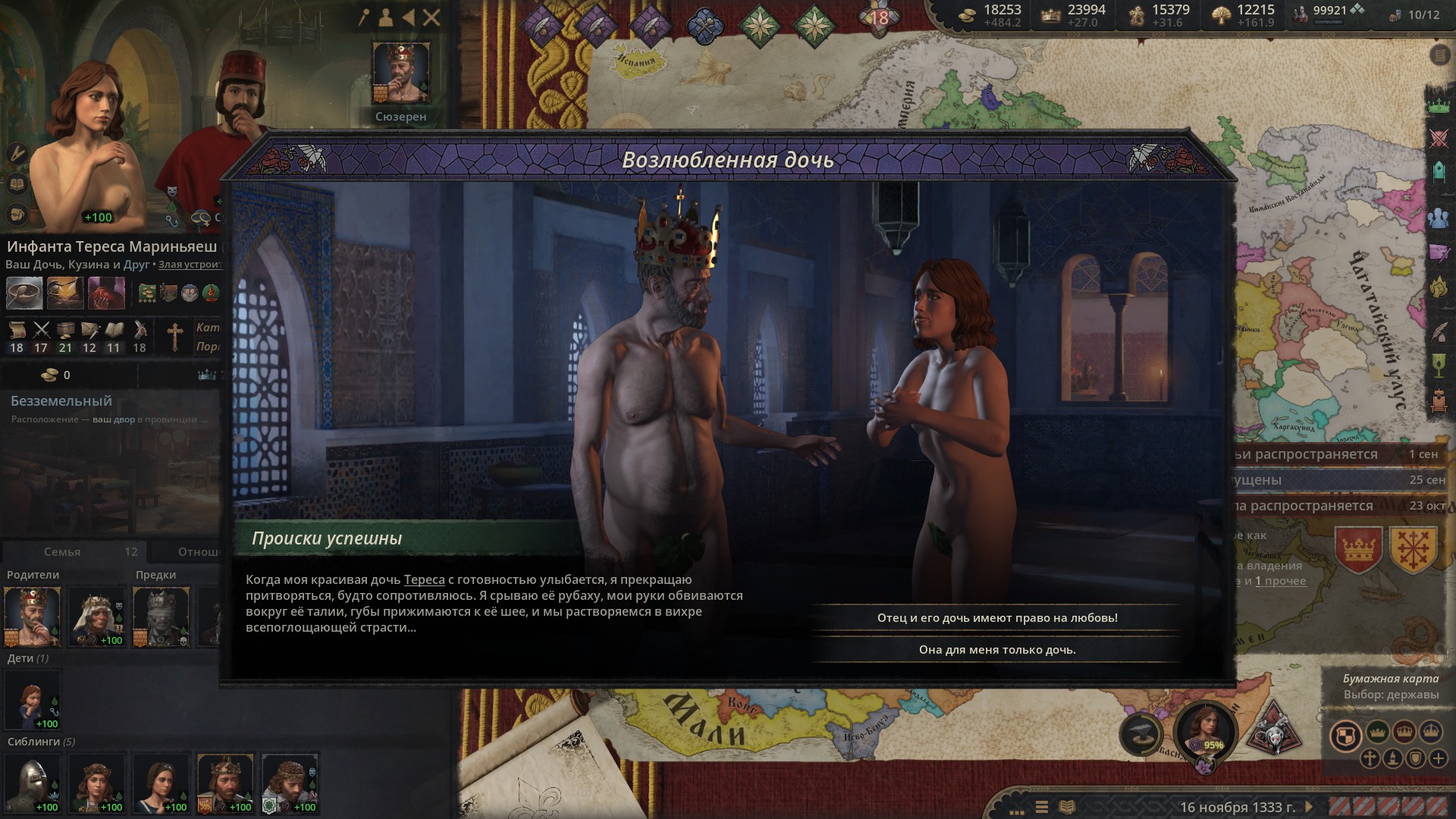Click the "1 прочее" link
Image resolution: width=1456 pixels, height=819 pixels.
(x=1280, y=581)
